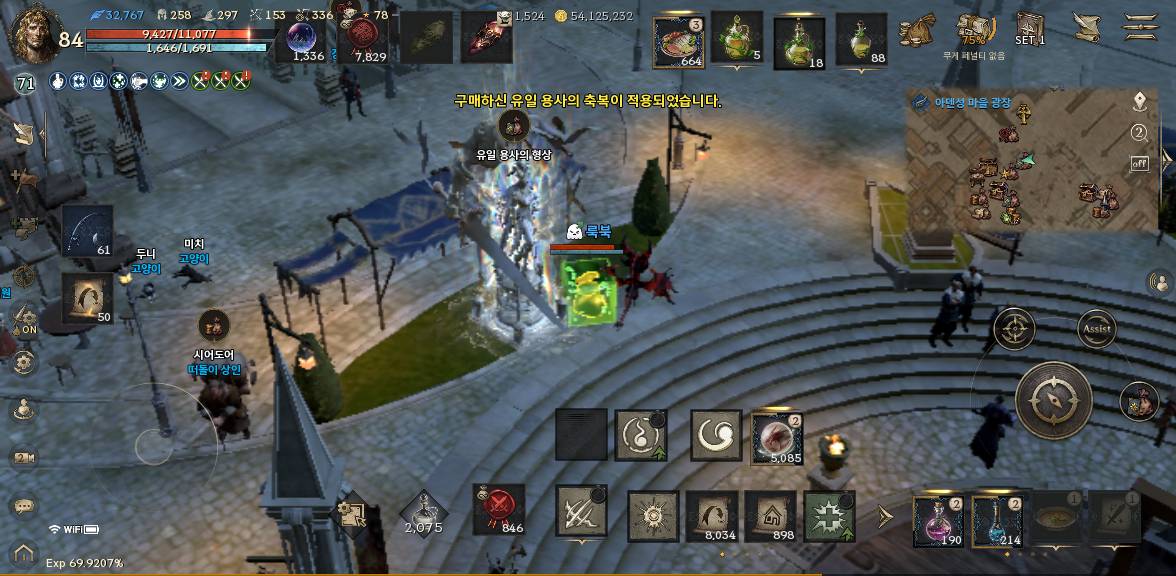Switch the SET 1 equipment preset
The height and width of the screenshot is (576, 1176).
pos(1030,28)
